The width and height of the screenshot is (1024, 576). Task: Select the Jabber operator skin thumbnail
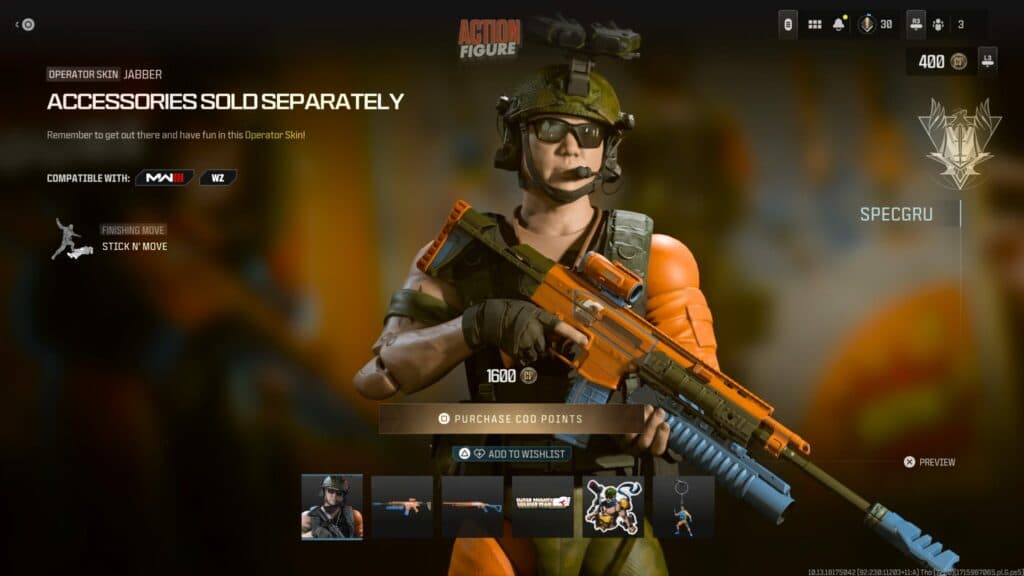tap(332, 507)
